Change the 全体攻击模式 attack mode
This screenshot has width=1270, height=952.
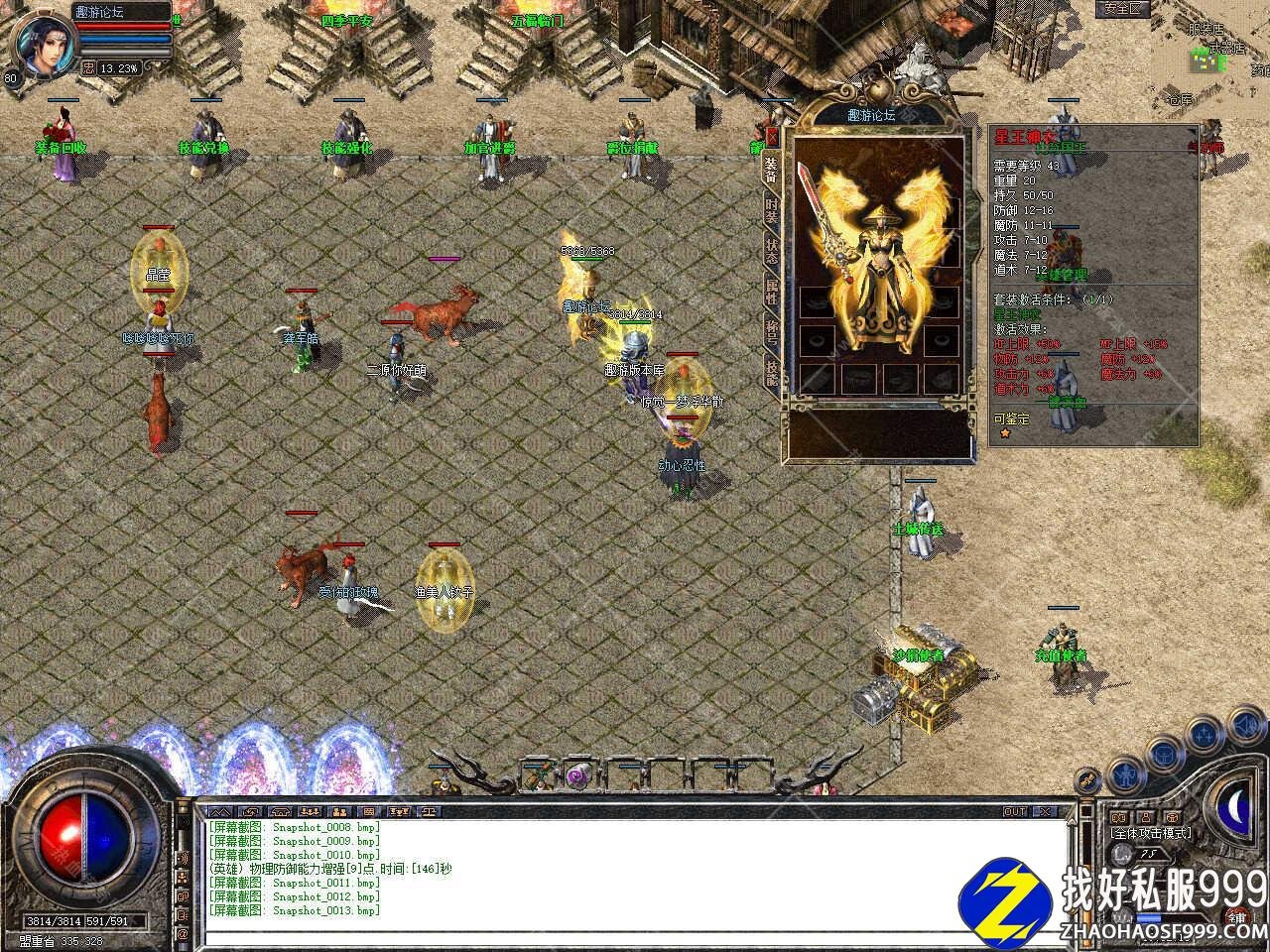(1151, 833)
